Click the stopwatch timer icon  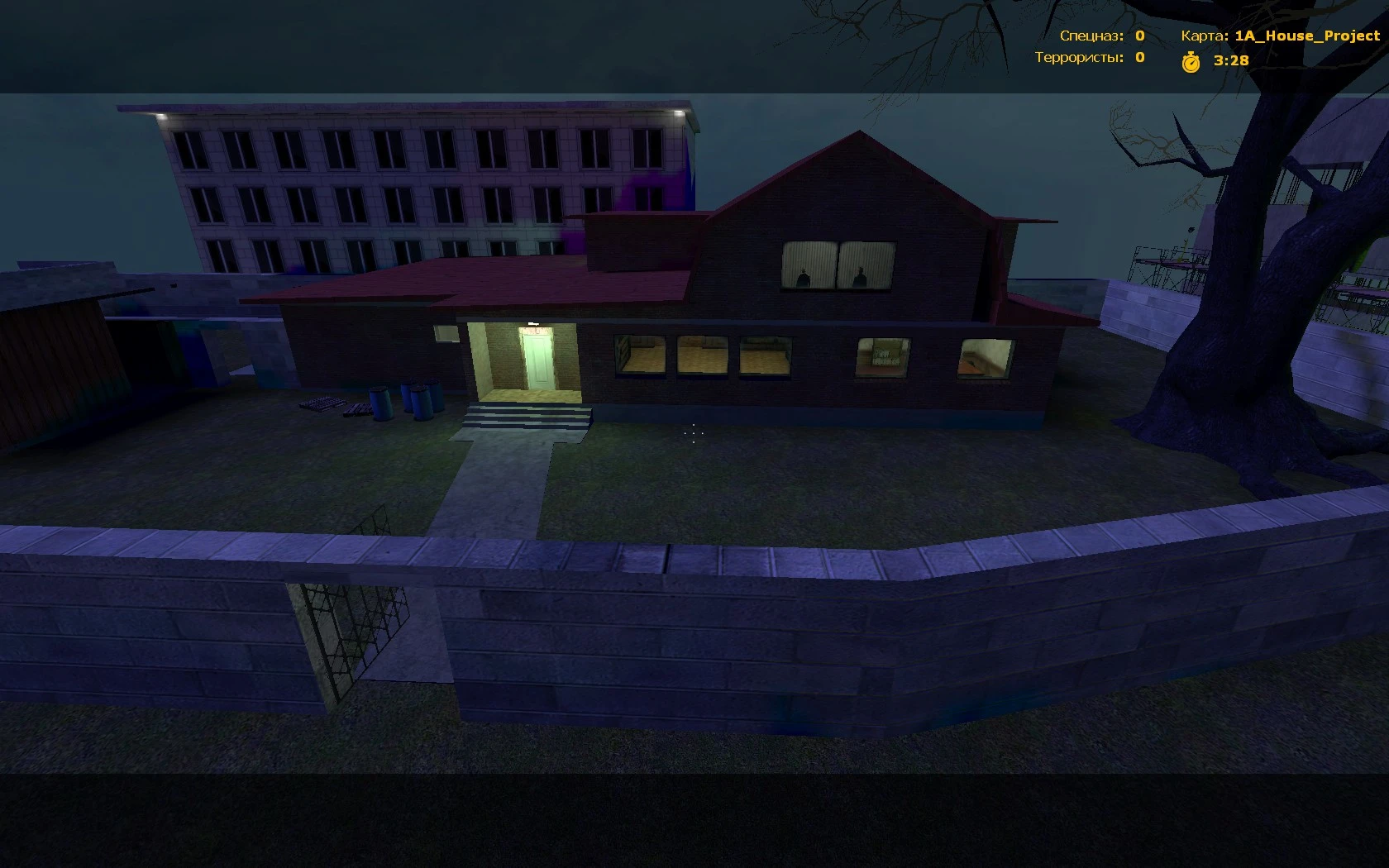1191,61
